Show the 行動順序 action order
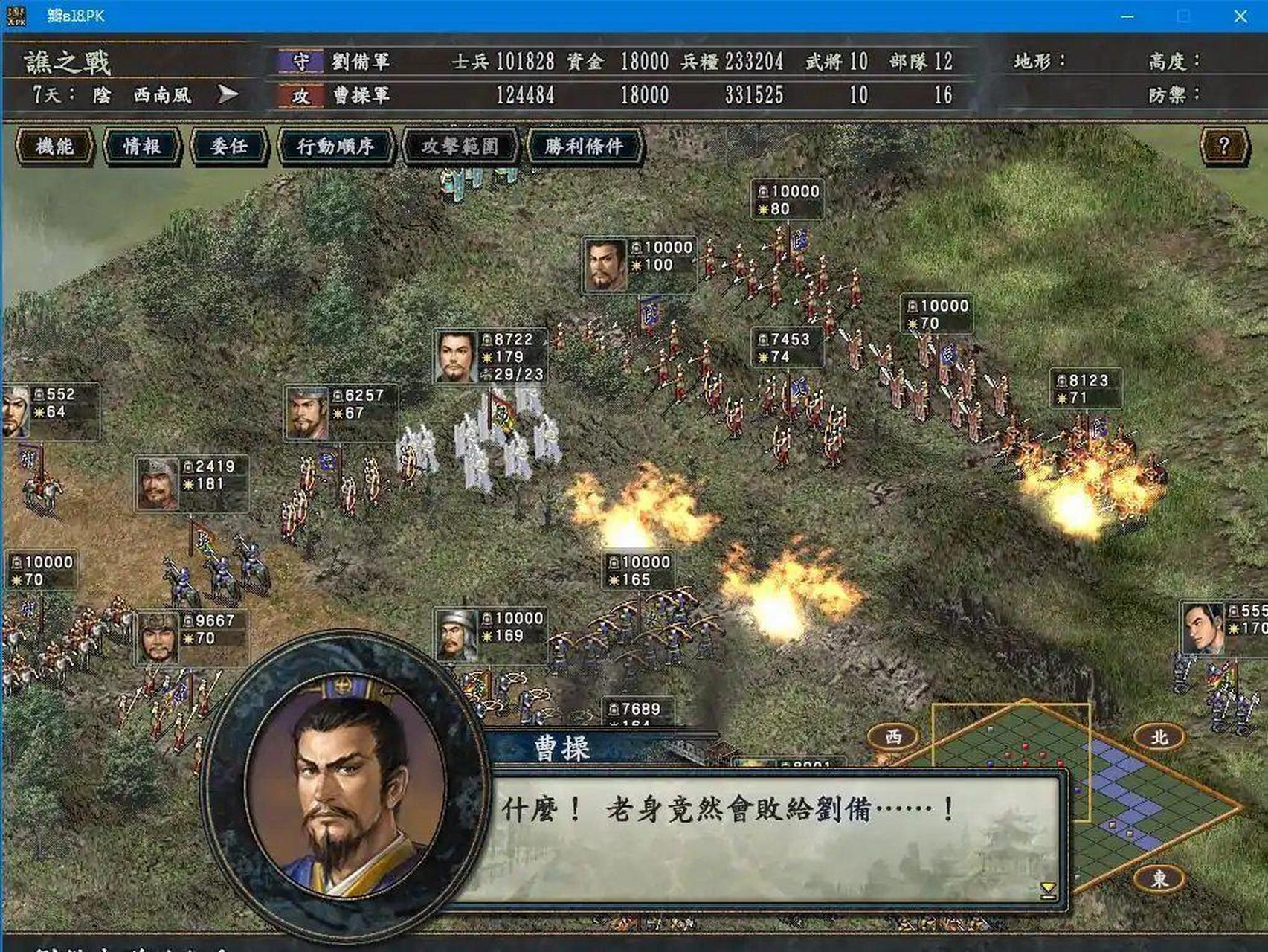1268x952 pixels. (335, 146)
